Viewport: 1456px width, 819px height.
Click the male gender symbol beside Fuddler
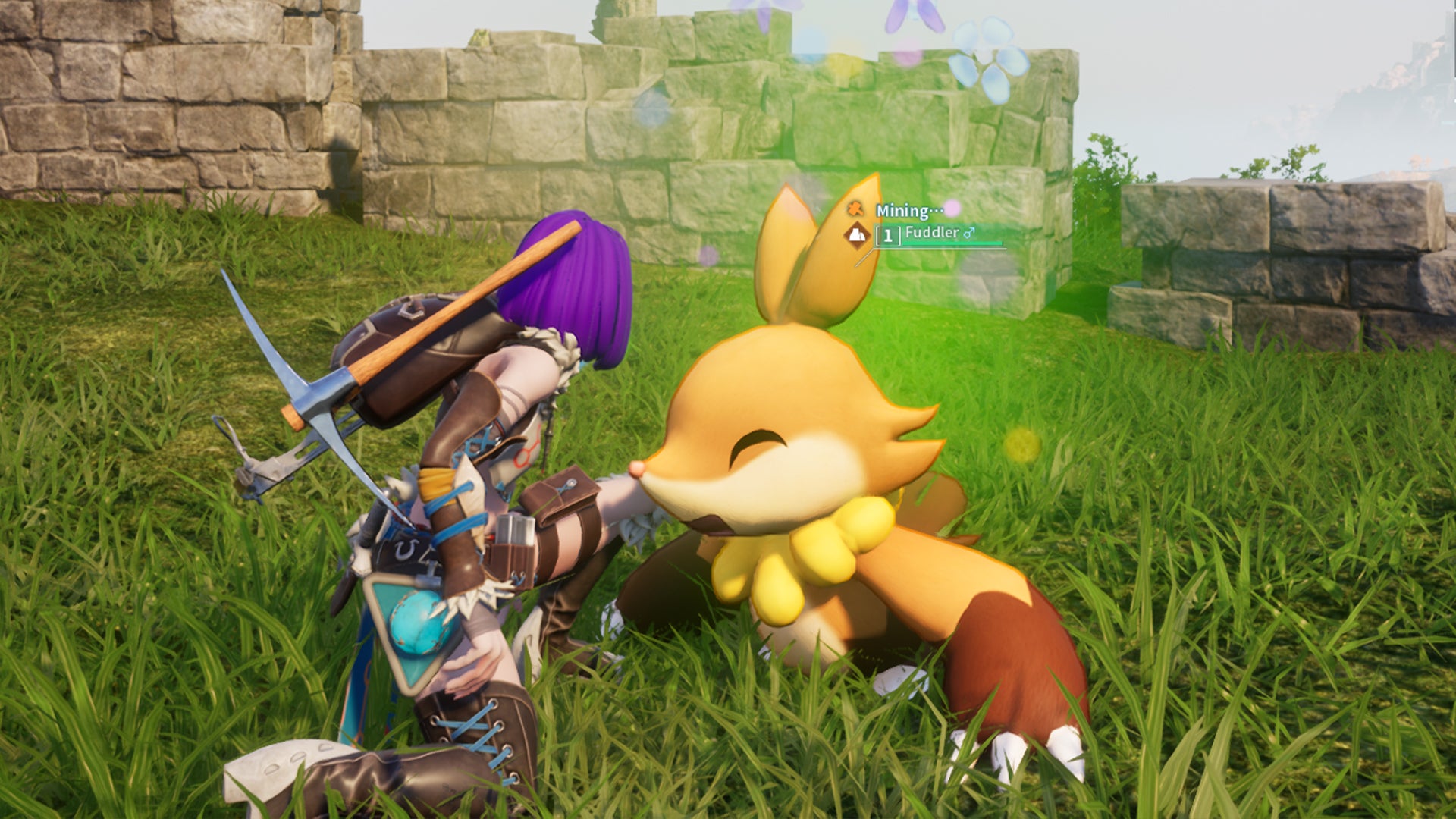(969, 233)
